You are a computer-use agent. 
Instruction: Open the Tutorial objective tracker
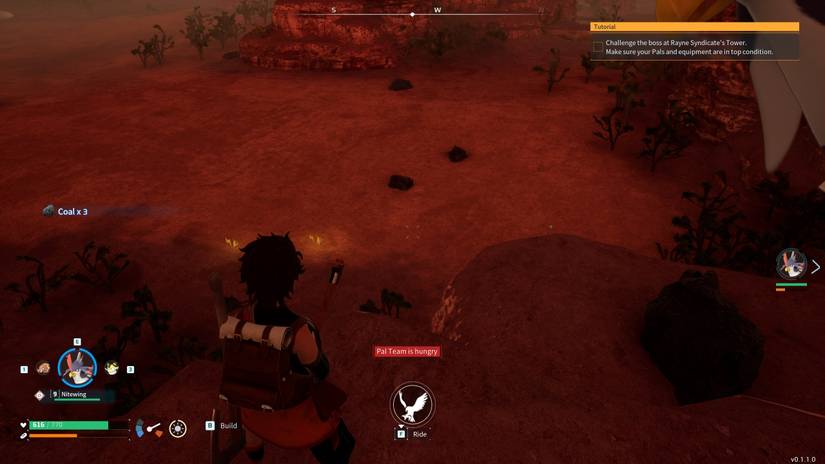tap(694, 27)
